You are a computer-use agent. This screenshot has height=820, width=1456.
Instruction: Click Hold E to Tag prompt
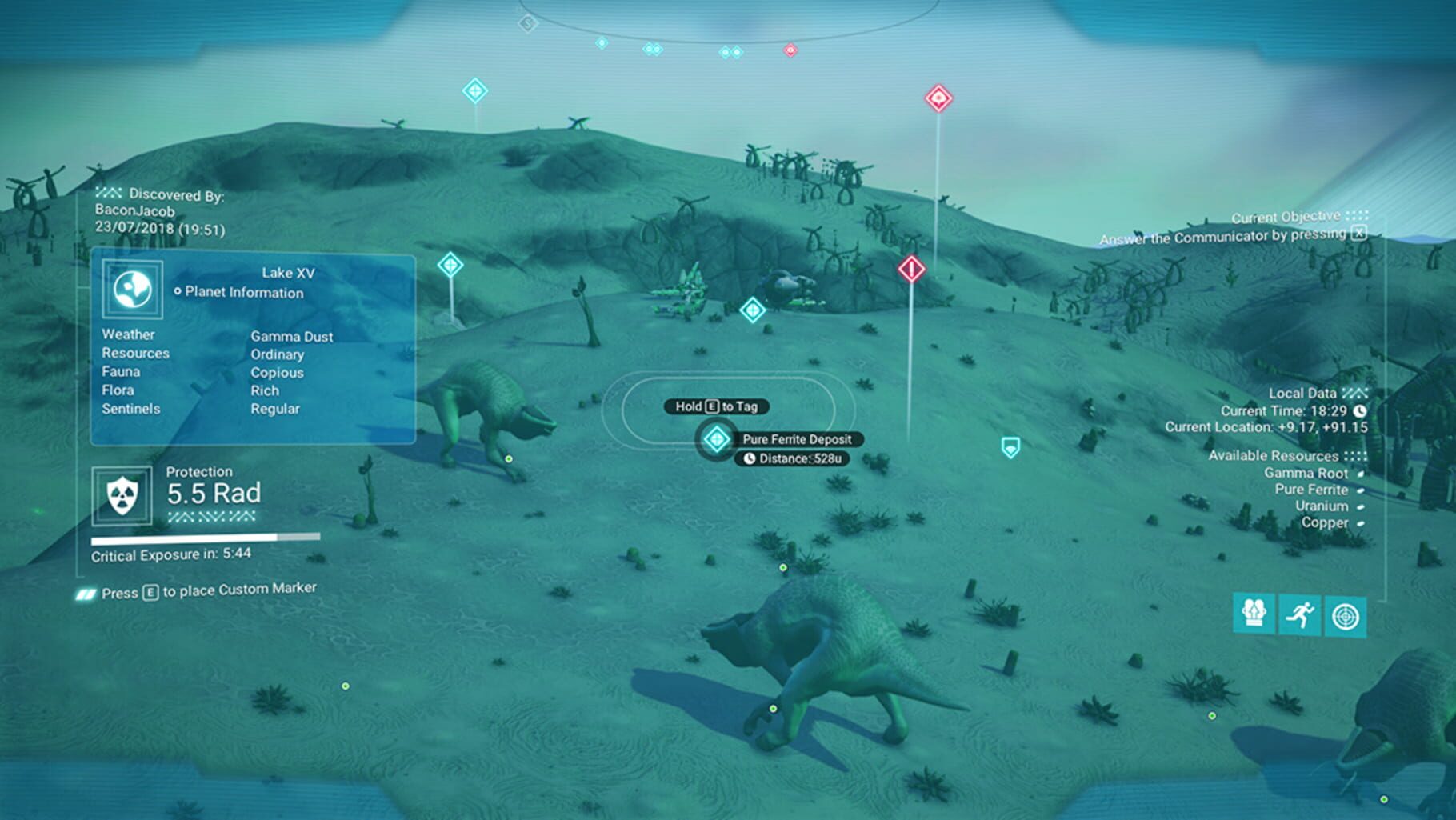click(x=718, y=406)
